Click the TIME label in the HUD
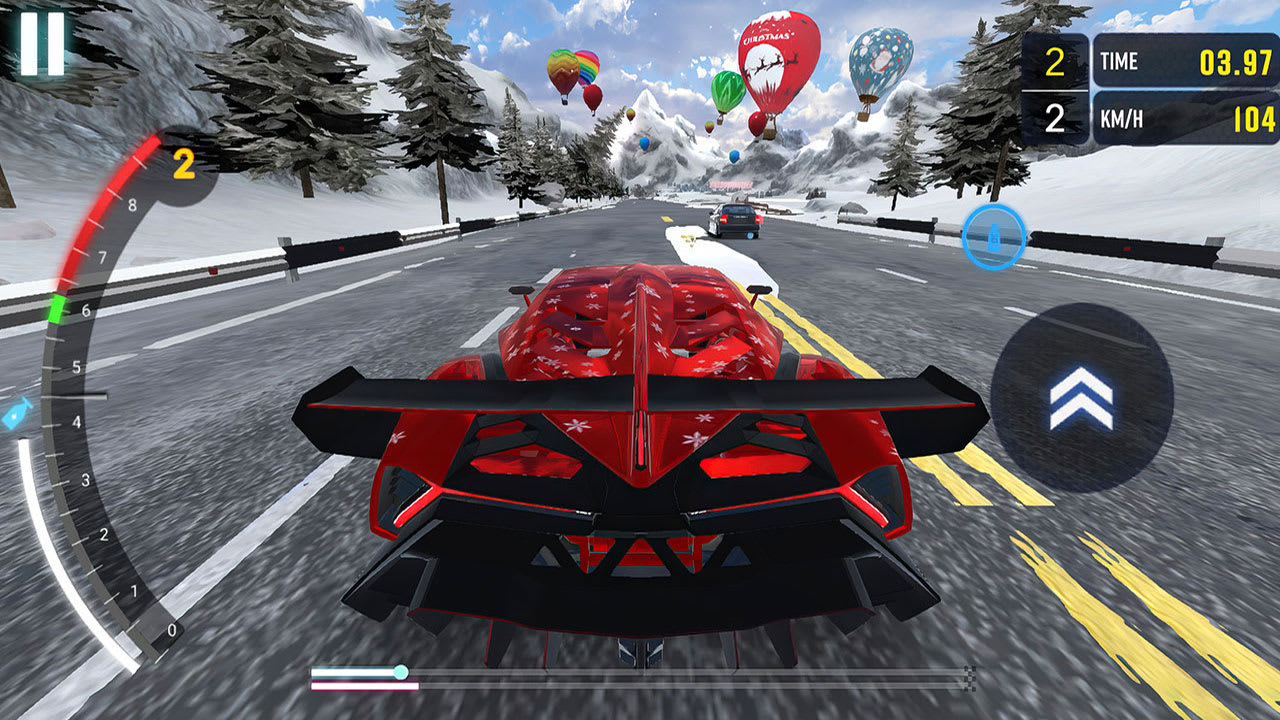Image resolution: width=1280 pixels, height=720 pixels. click(1119, 60)
